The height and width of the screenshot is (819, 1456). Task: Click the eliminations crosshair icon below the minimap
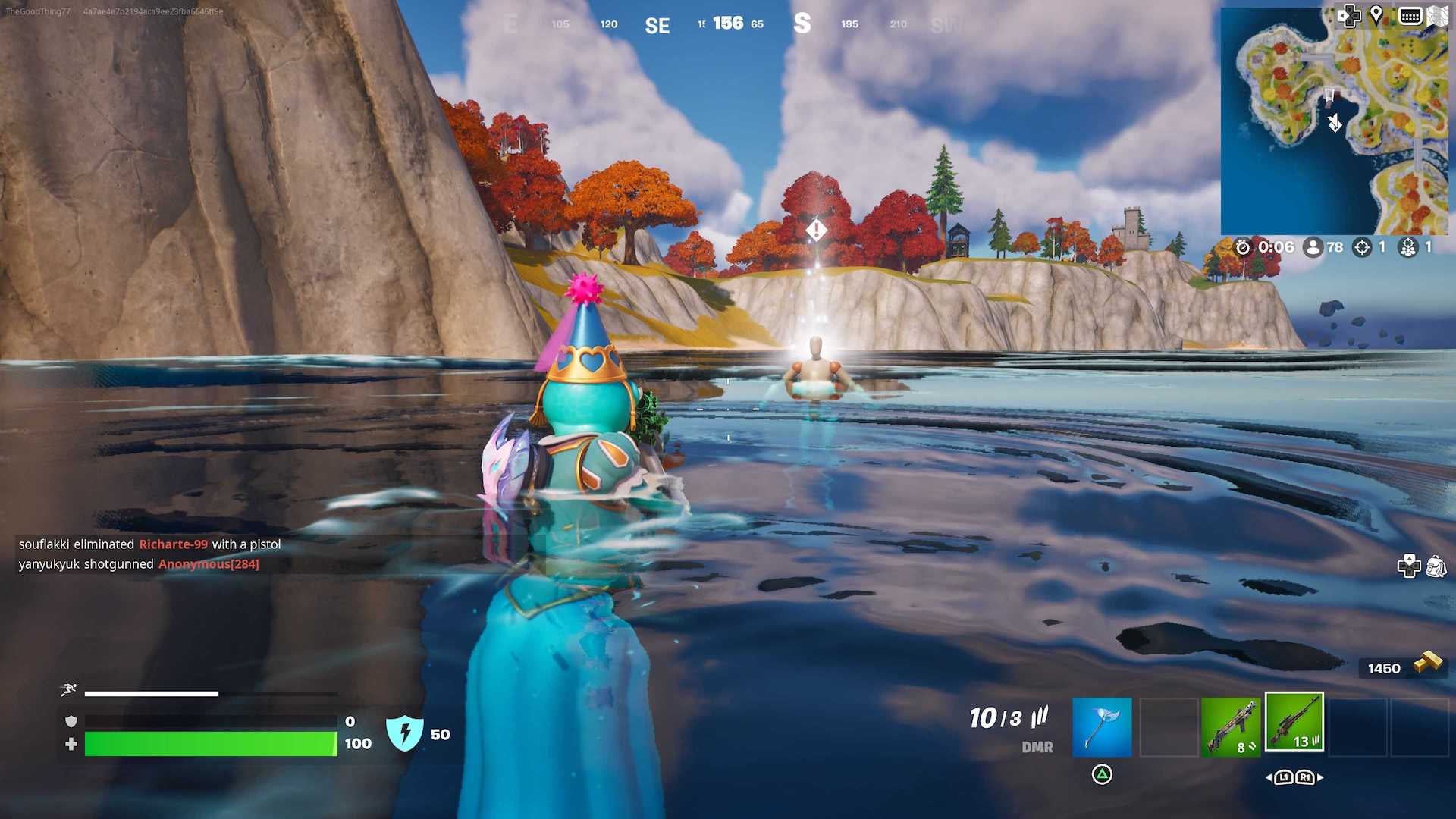[x=1362, y=246]
